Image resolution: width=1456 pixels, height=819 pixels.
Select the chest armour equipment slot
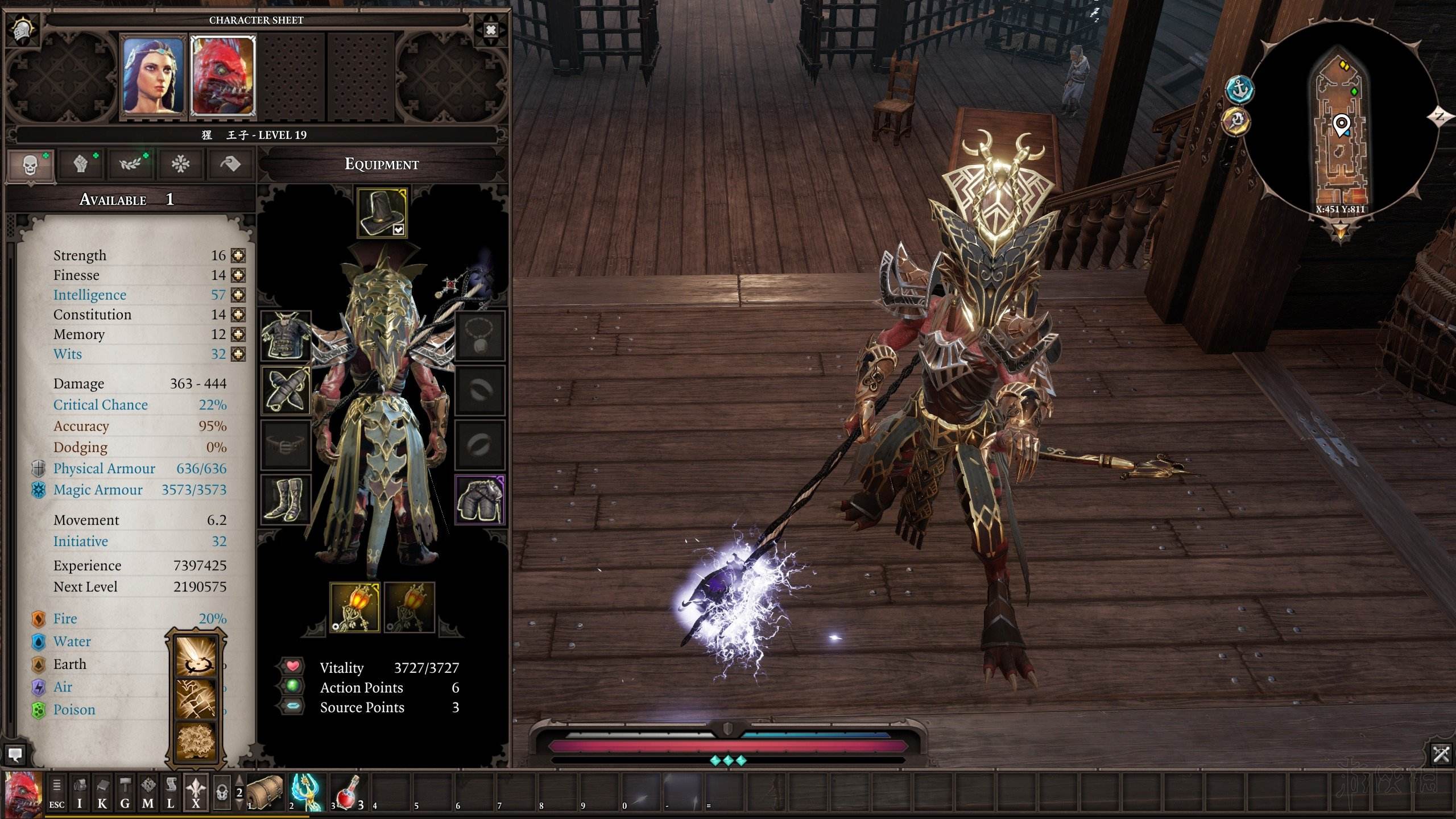tap(286, 336)
